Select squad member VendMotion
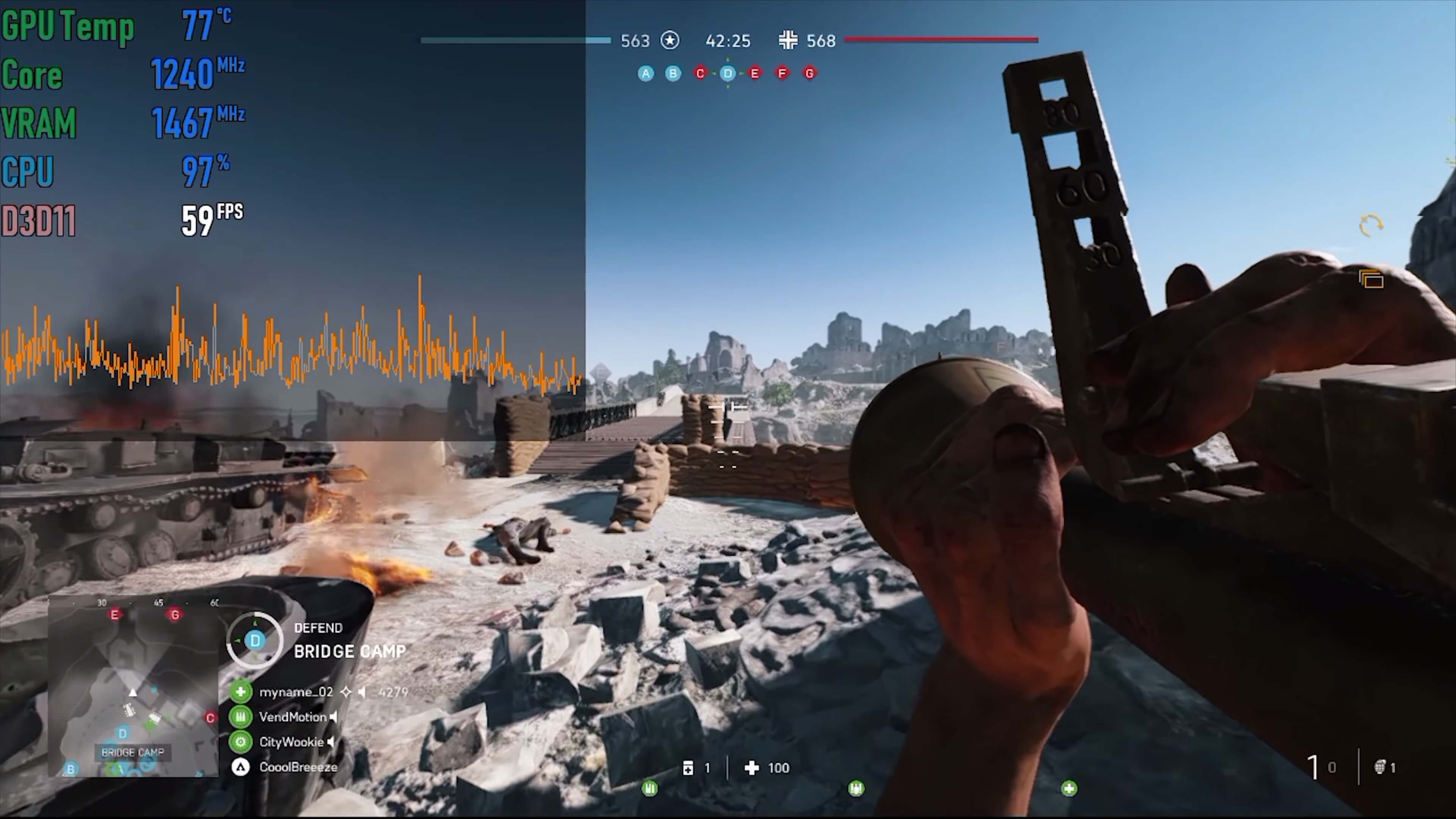Image resolution: width=1456 pixels, height=819 pixels. [x=293, y=717]
